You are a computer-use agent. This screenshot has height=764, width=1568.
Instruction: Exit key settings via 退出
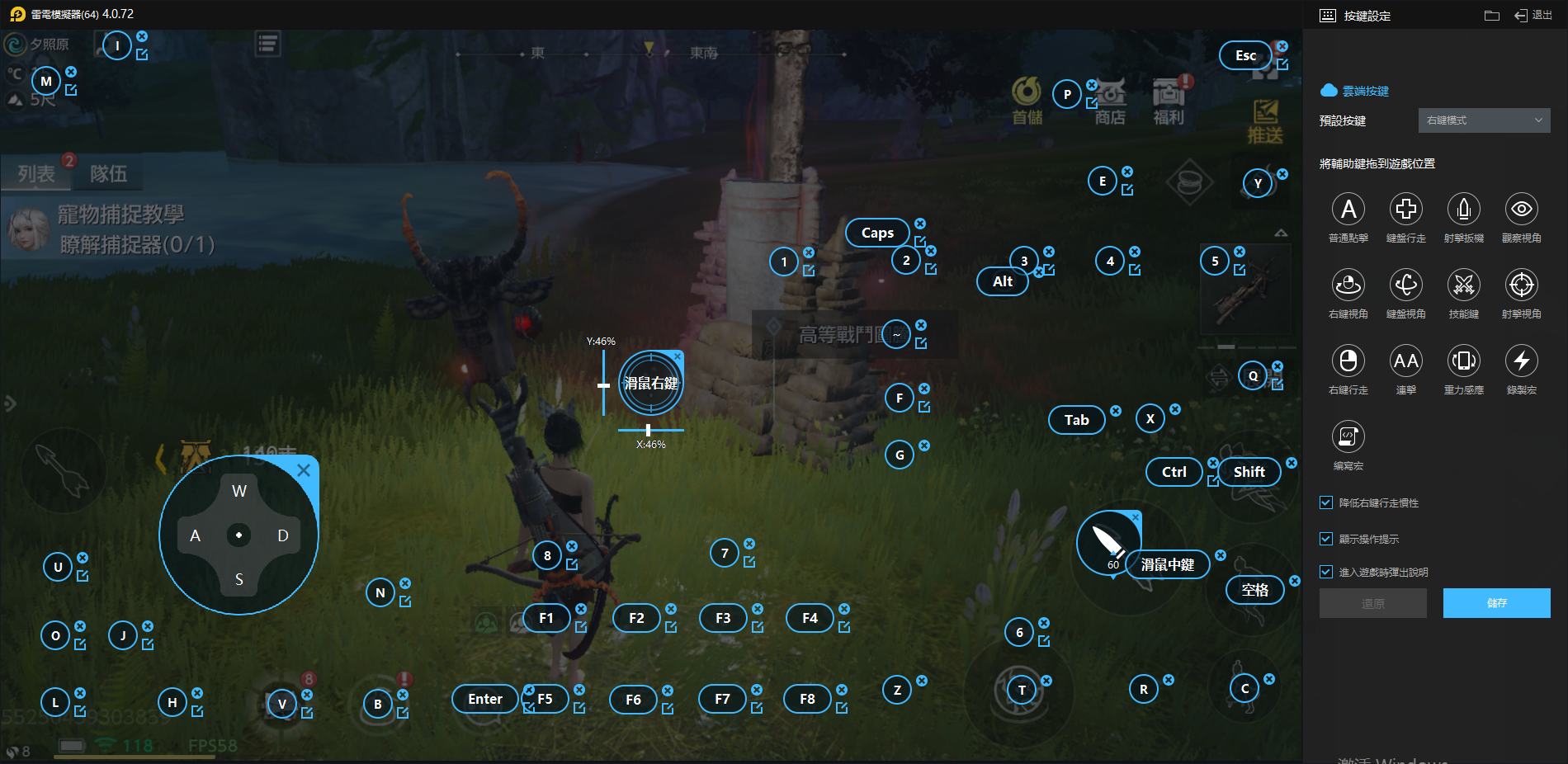point(1533,15)
